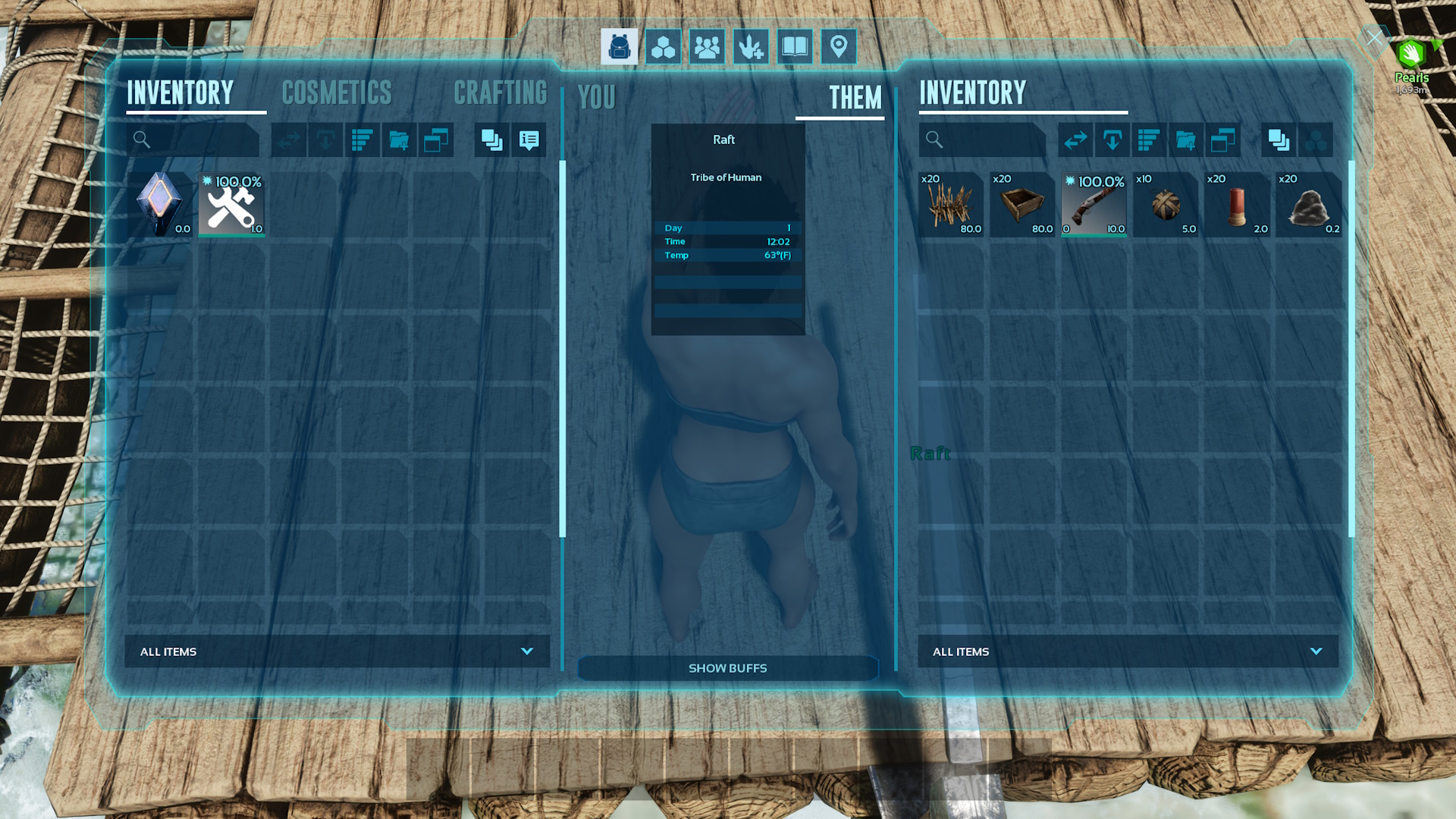The width and height of the screenshot is (1456, 819).
Task: Click the raft inventory search box
Action: point(982,140)
